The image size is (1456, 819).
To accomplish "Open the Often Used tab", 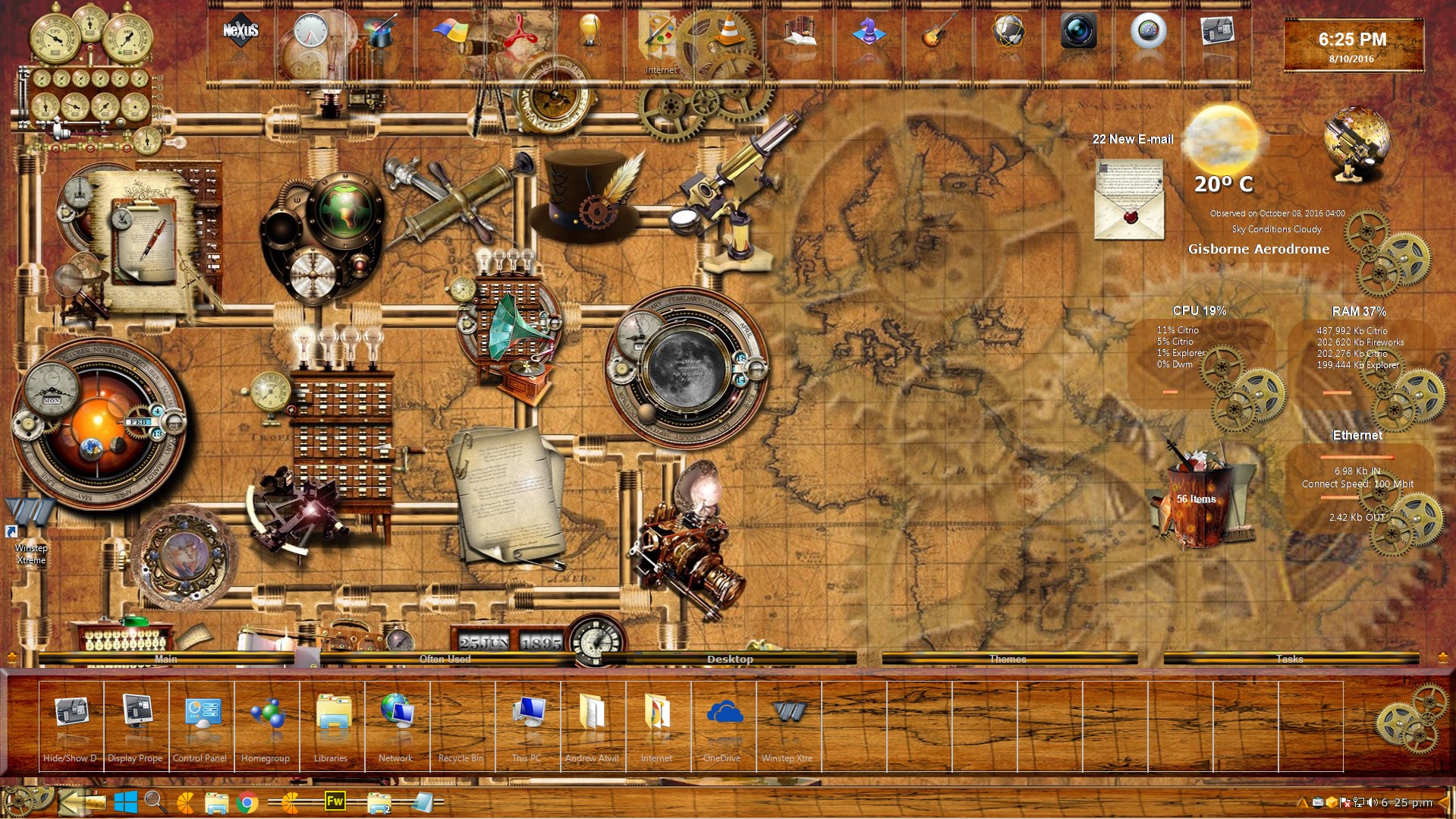I will 445,659.
